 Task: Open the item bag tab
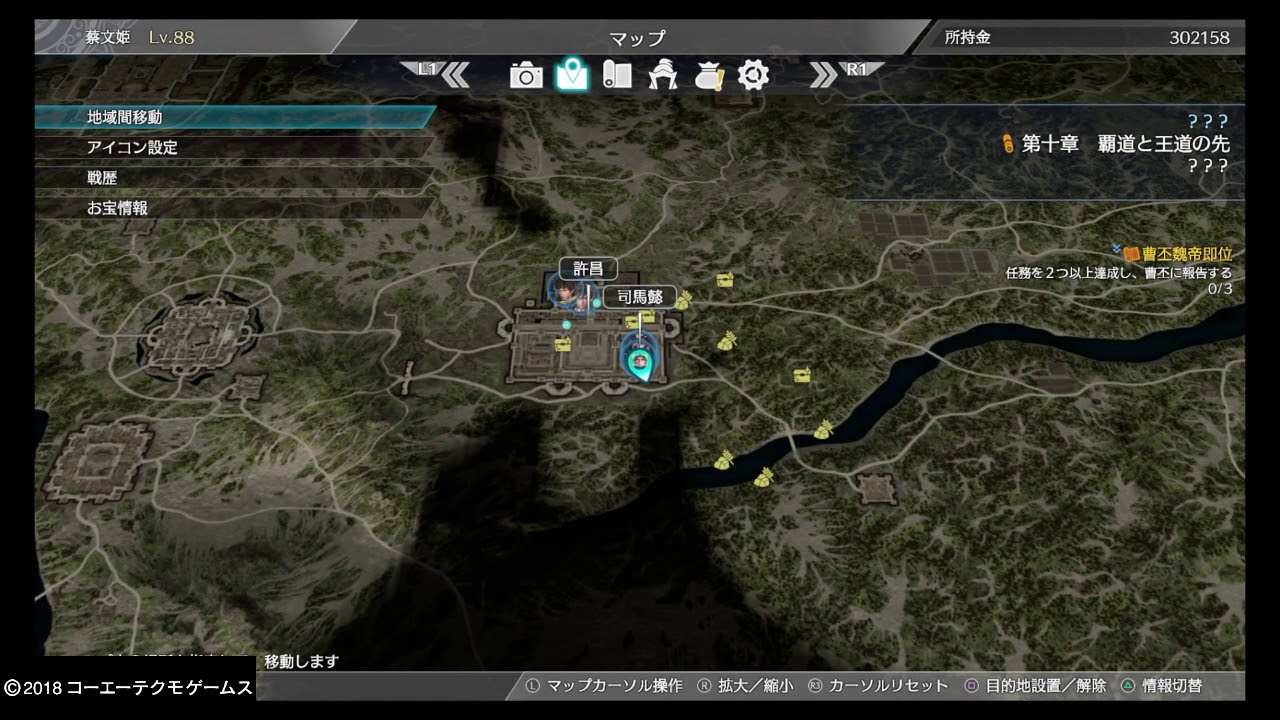(707, 75)
